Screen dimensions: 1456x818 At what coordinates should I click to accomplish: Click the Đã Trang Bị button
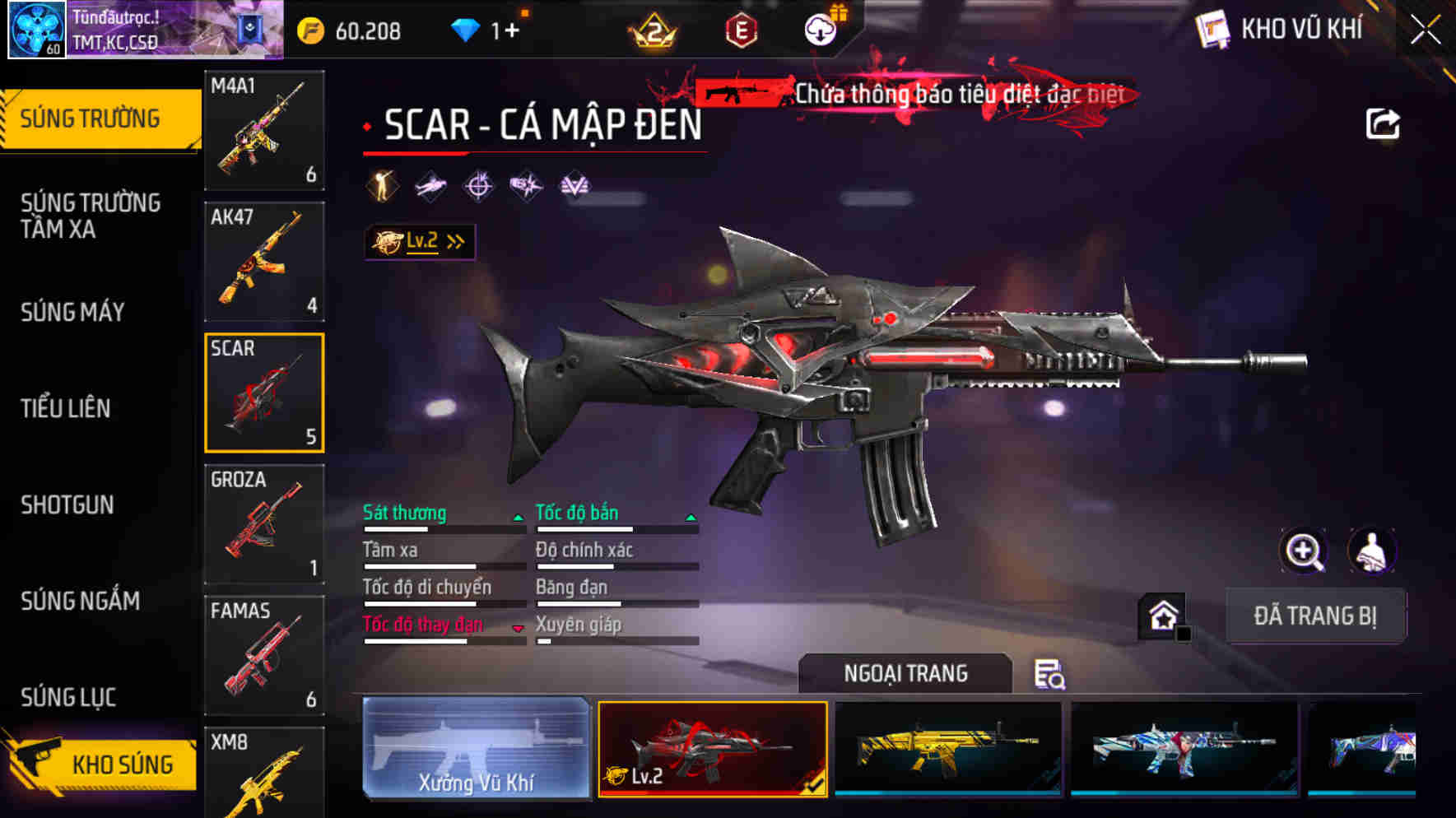click(x=1314, y=616)
